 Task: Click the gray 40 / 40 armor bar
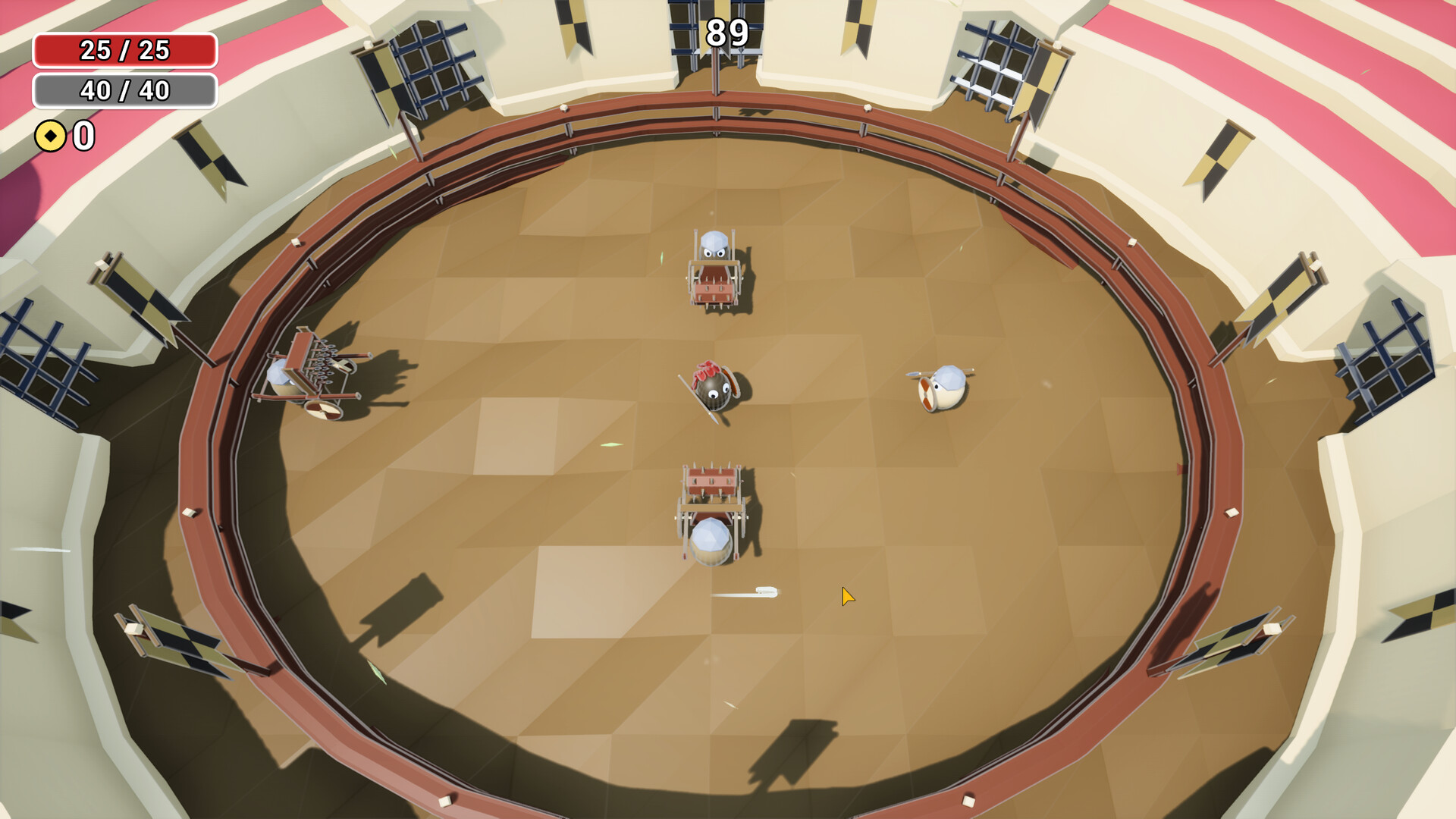(x=124, y=91)
